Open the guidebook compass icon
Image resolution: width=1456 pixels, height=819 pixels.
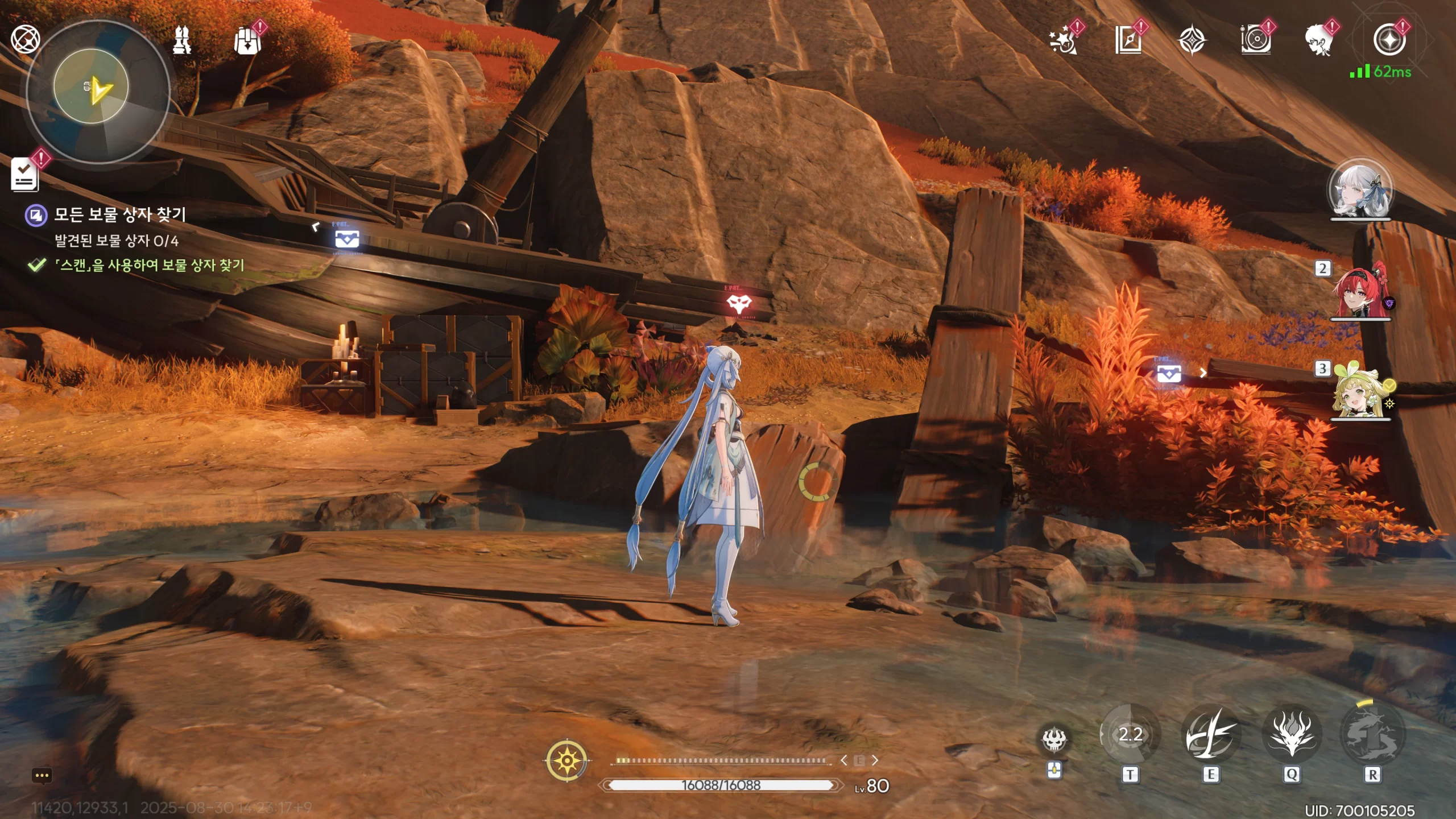[1128, 41]
